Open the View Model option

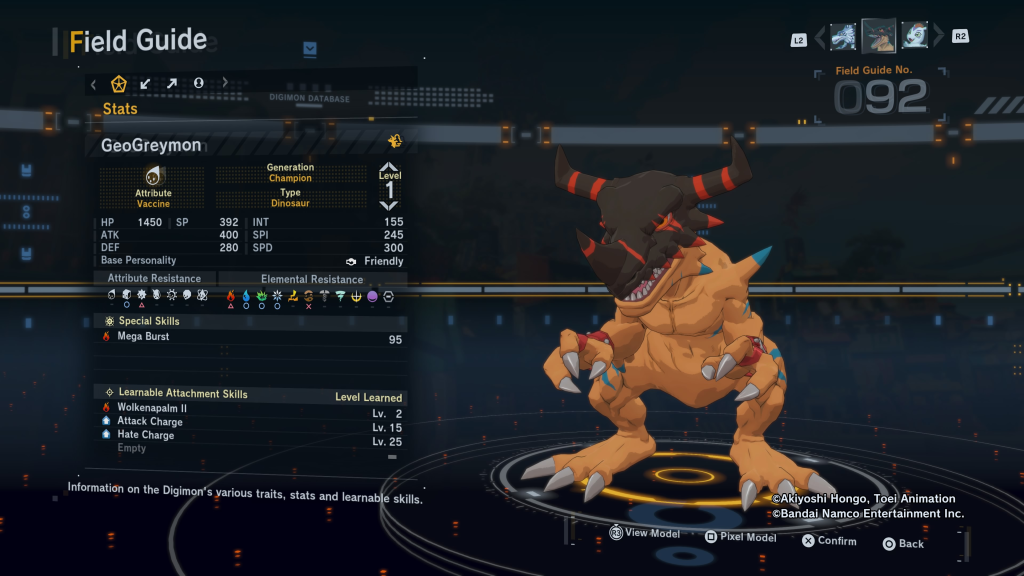pos(644,533)
